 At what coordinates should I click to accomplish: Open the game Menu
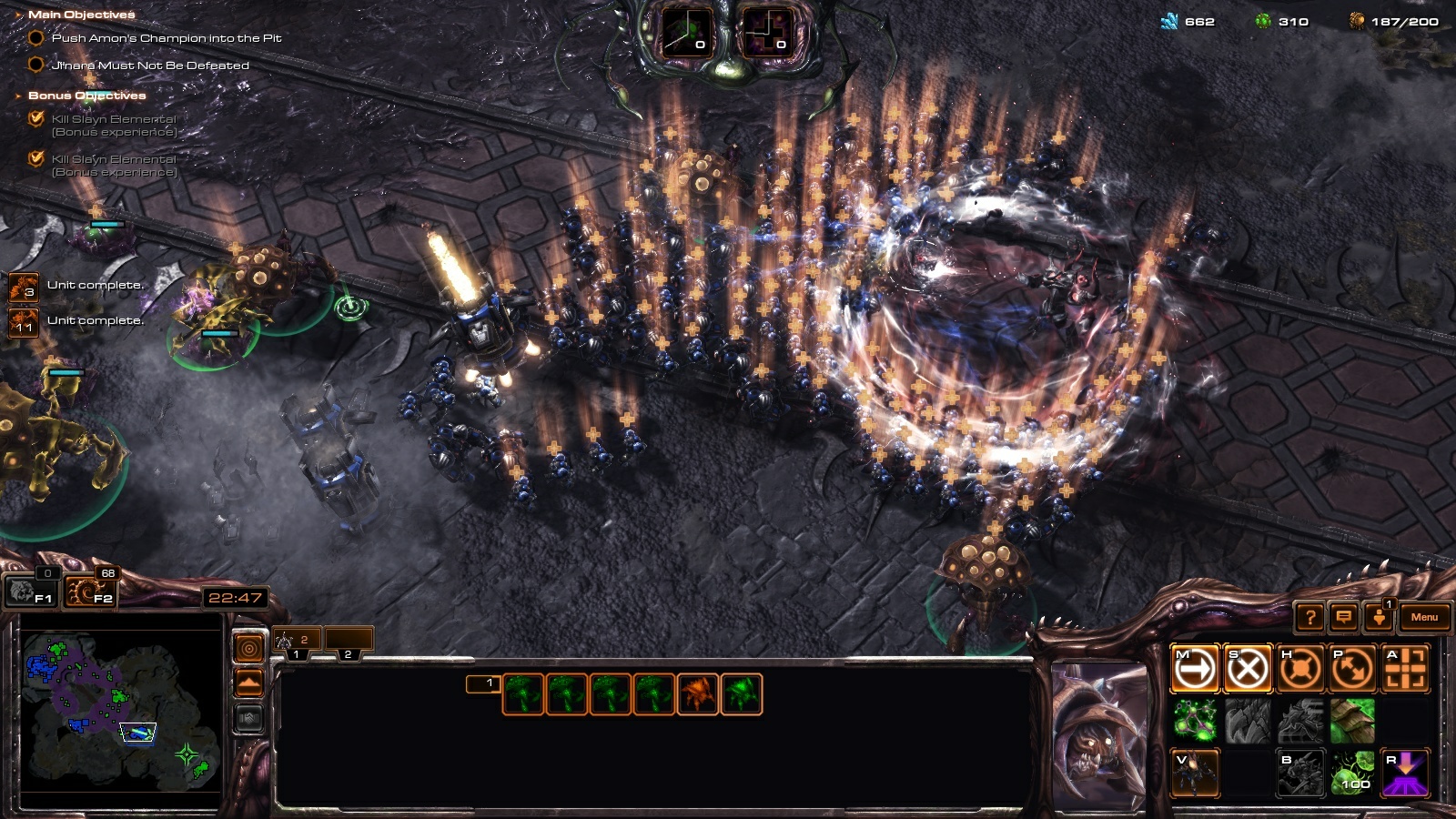(x=1424, y=617)
